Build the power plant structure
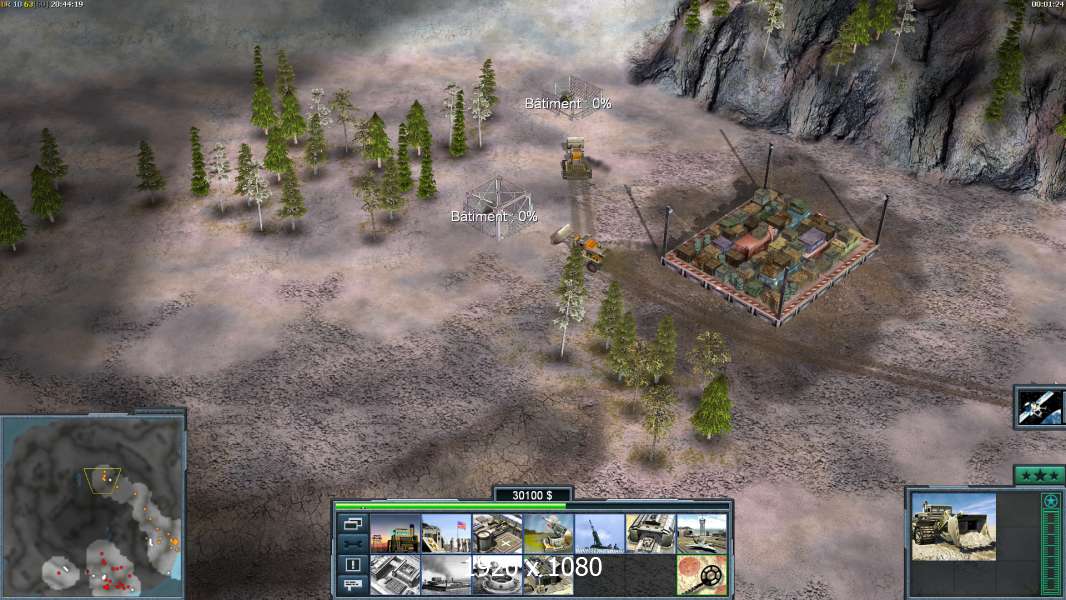Screen dimensions: 1066x600 395,533
